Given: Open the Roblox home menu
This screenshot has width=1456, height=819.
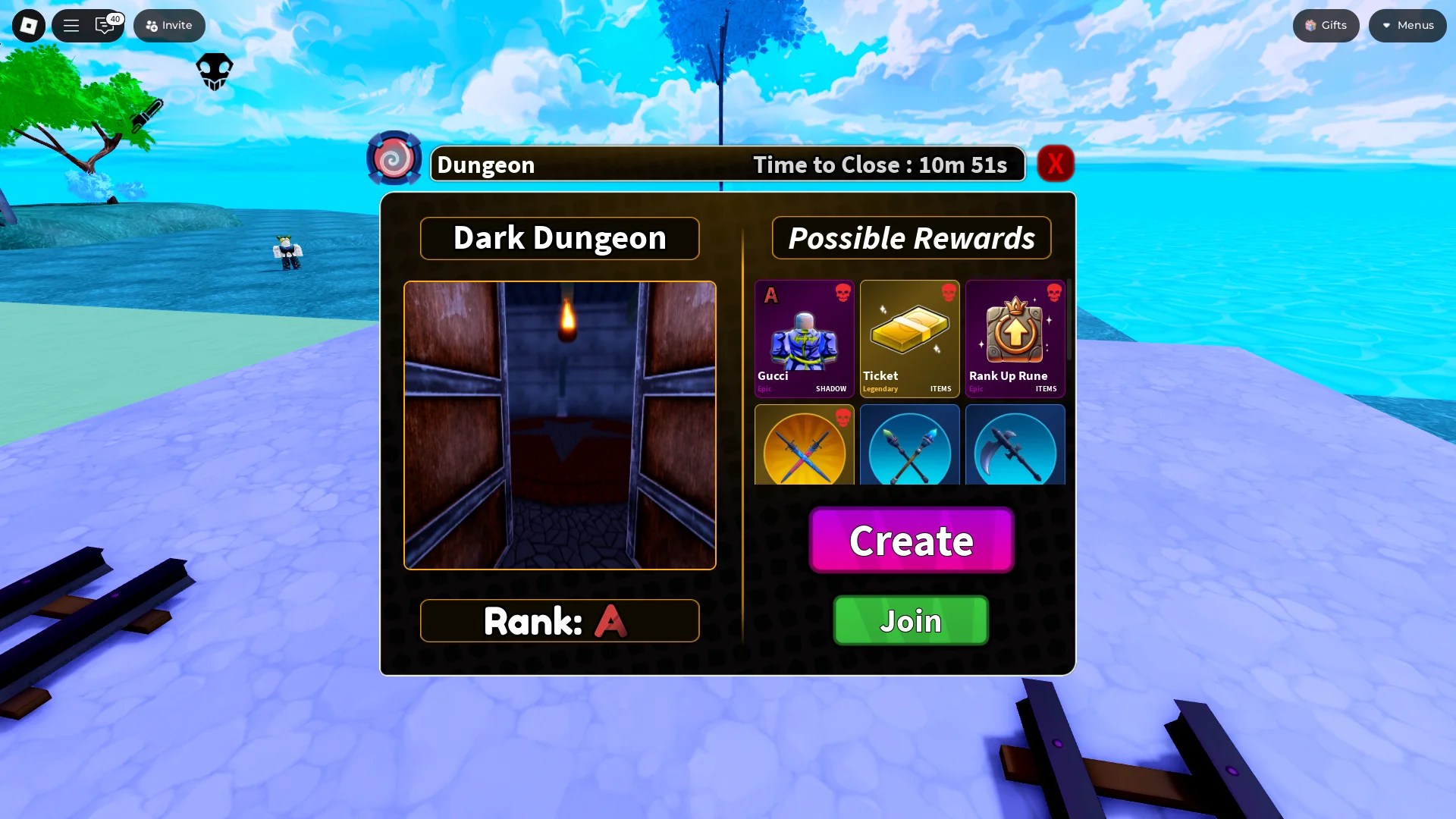Looking at the screenshot, I should click(x=28, y=25).
